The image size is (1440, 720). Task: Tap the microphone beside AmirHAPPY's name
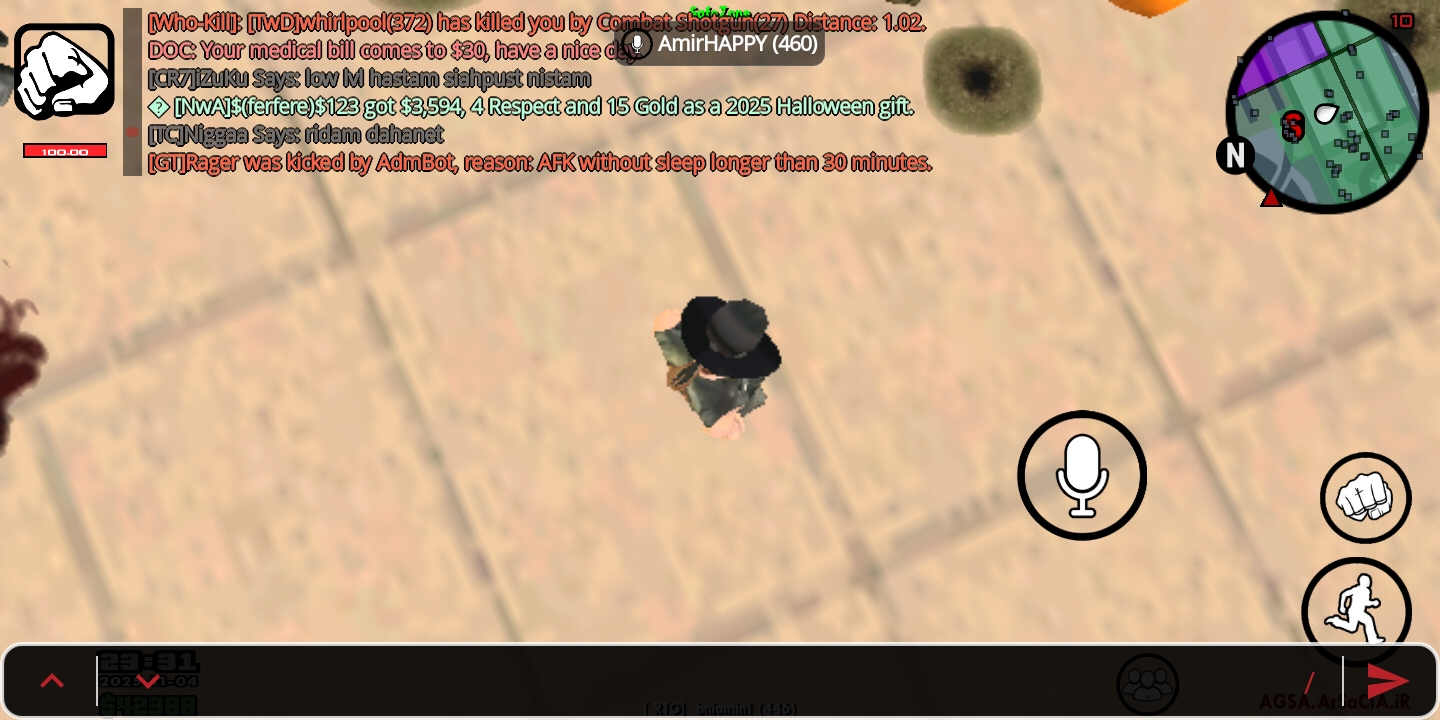click(x=637, y=44)
